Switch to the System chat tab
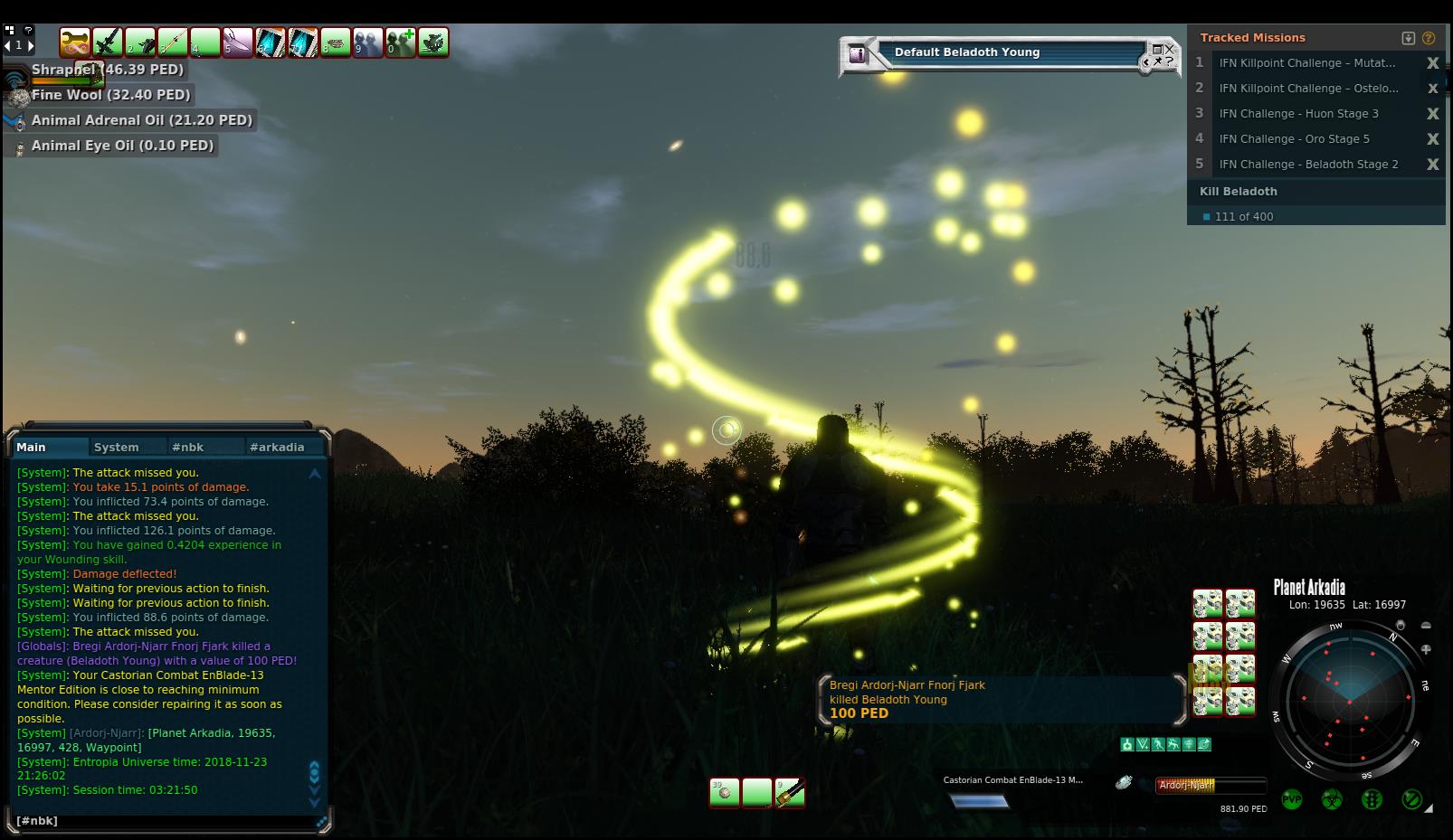The width and height of the screenshot is (1453, 840). [117, 447]
